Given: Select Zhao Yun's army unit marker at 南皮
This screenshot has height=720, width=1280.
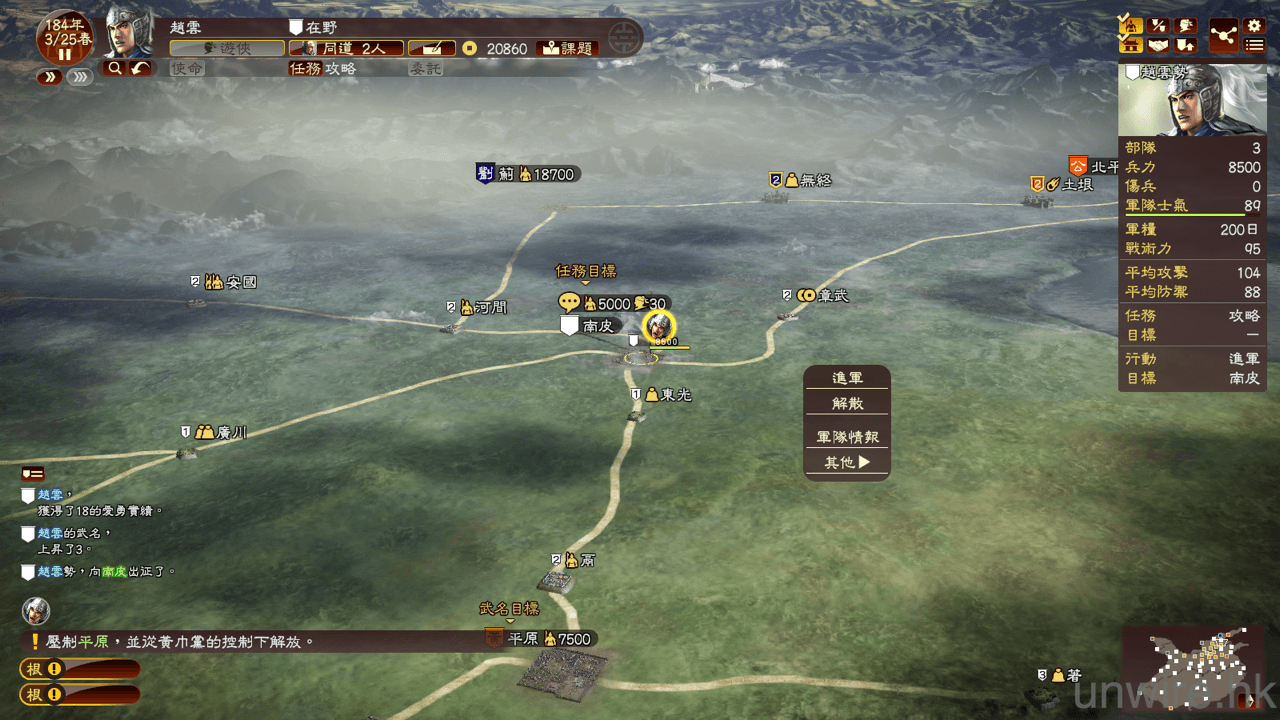Looking at the screenshot, I should tap(659, 326).
